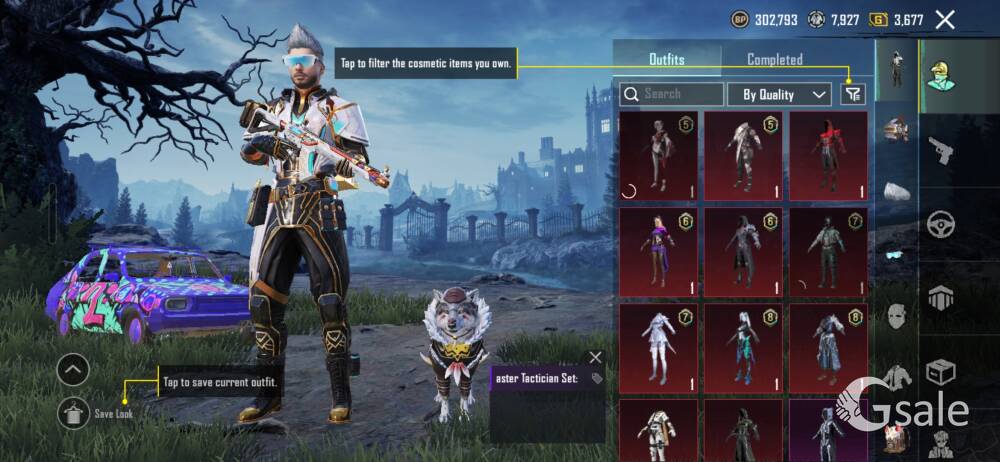This screenshot has width=1000, height=462.
Task: Open the box crate category
Action: [940, 371]
